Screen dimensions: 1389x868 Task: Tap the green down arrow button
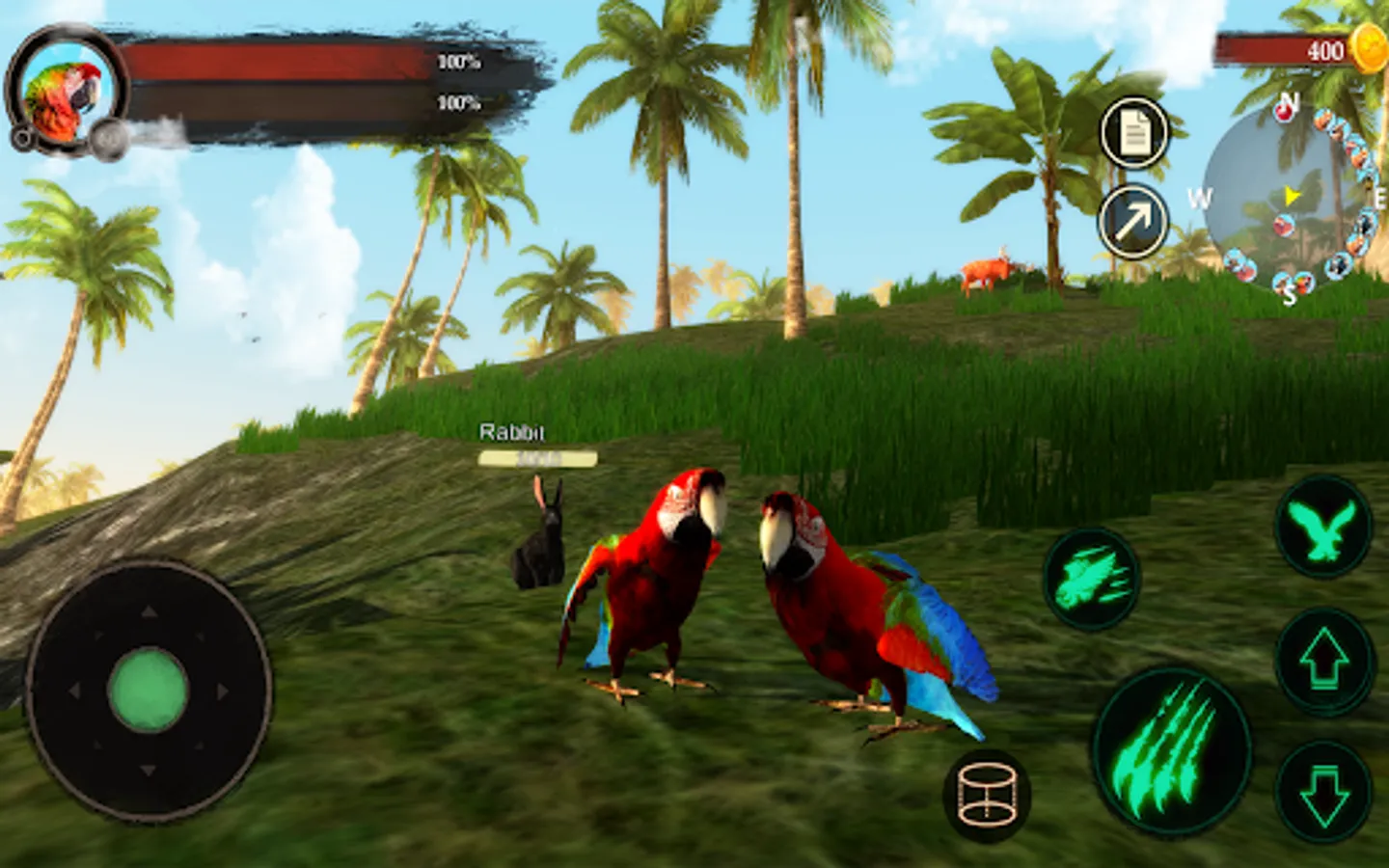[x=1323, y=794]
